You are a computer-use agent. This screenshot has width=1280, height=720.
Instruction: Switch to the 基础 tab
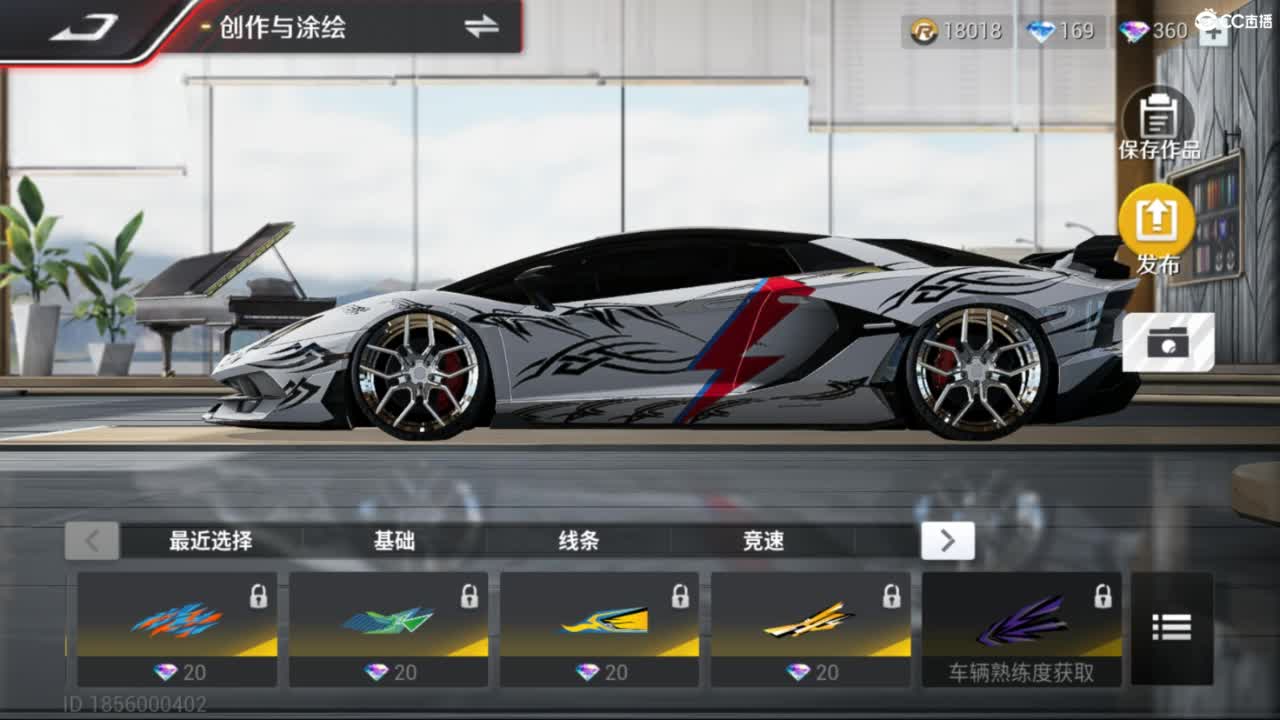point(396,541)
